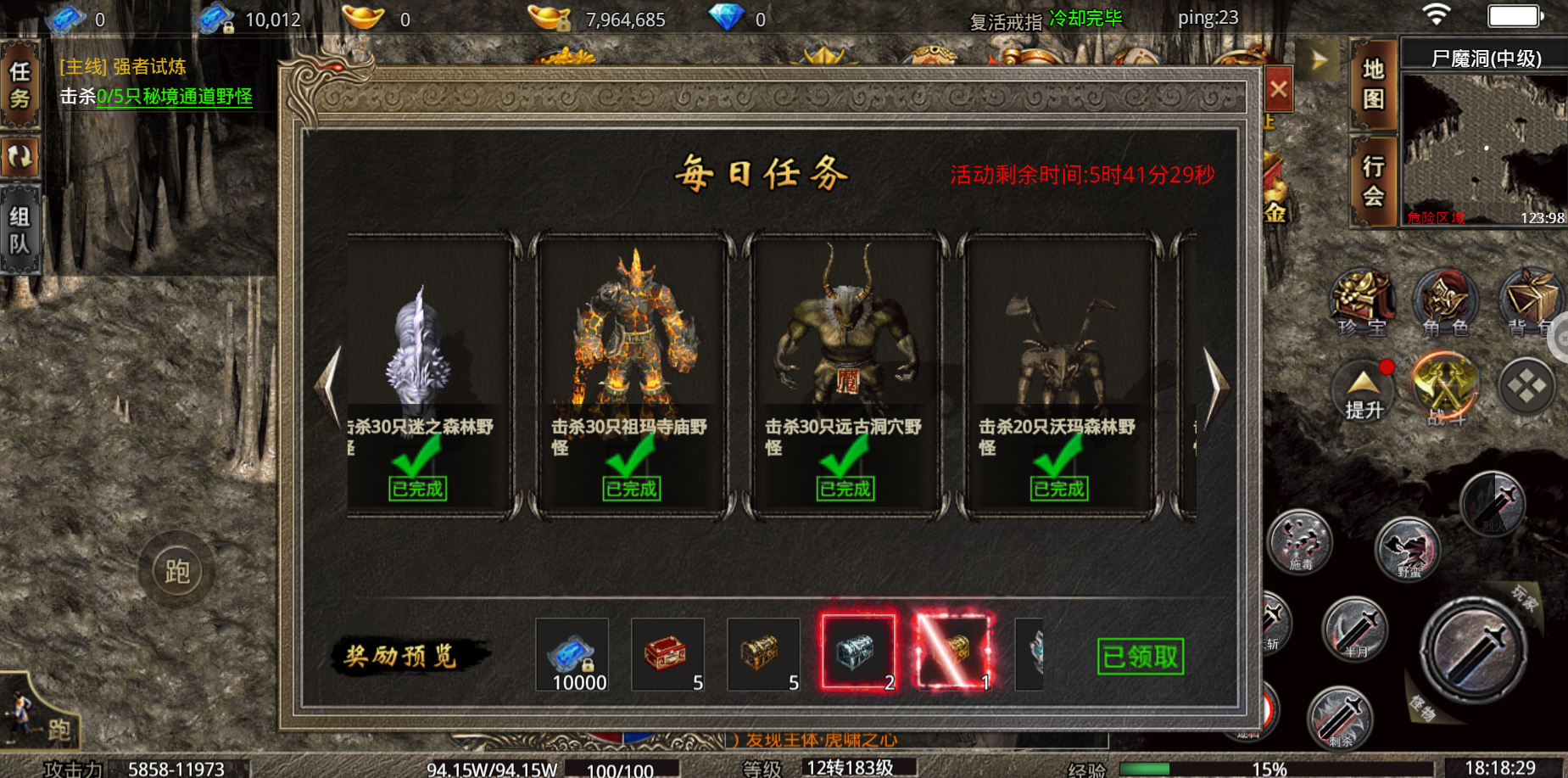Tap the 提升 upgrade icon
Viewport: 1568px width, 778px height.
(1364, 392)
